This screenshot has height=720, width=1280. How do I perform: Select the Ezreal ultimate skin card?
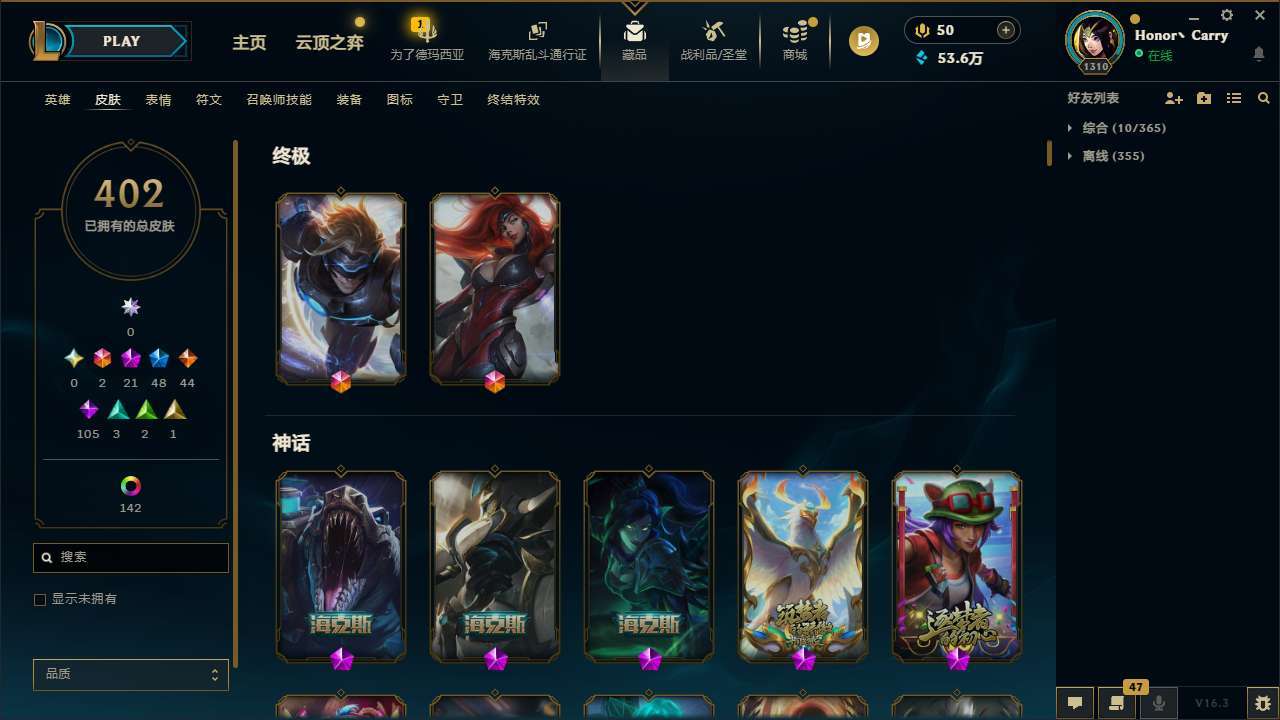pos(340,288)
